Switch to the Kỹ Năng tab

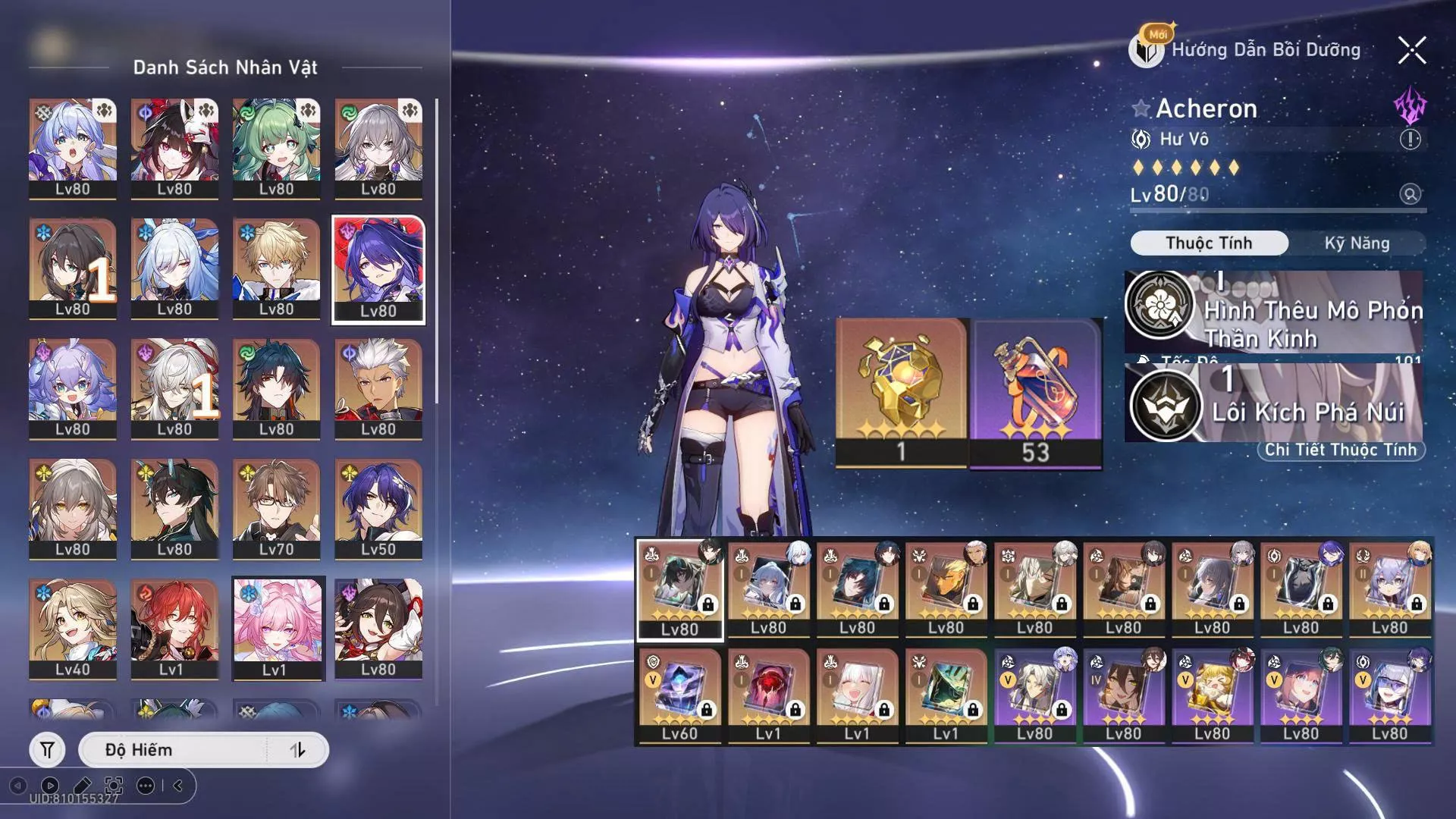(1356, 243)
